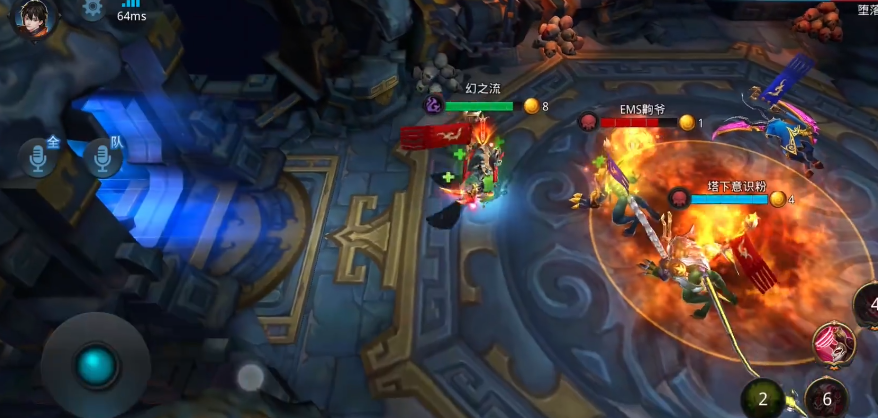Tap the dark red skill showing cooldown 6

(x=826, y=399)
